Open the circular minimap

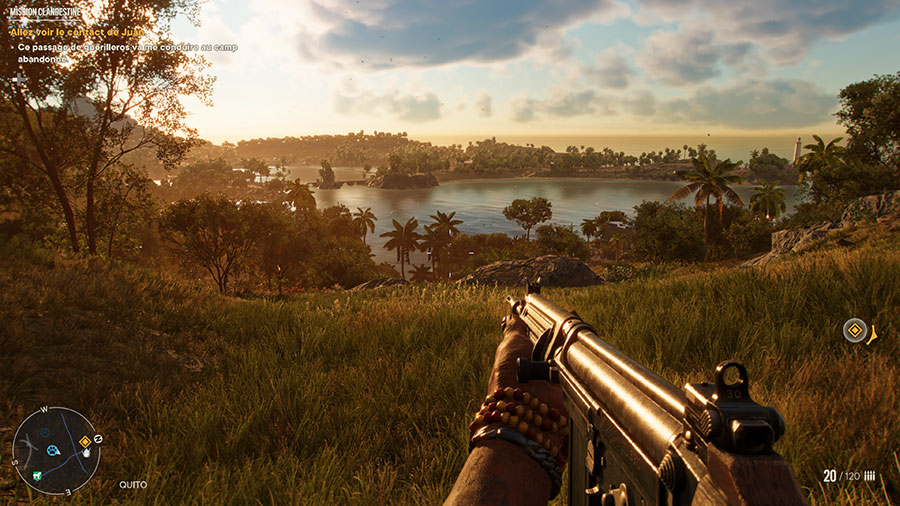click(56, 450)
